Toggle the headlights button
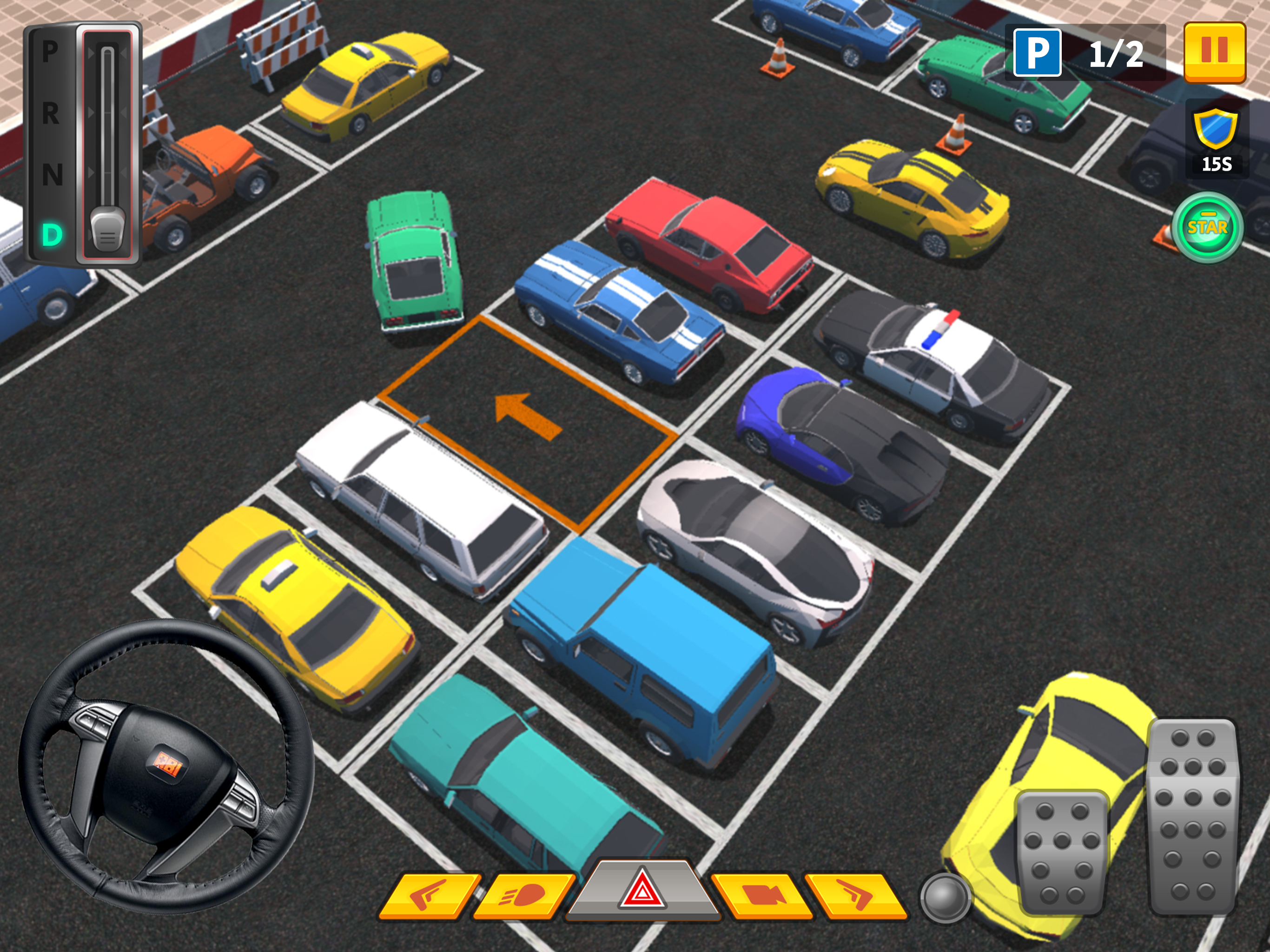The width and height of the screenshot is (1270, 952). pos(523,896)
